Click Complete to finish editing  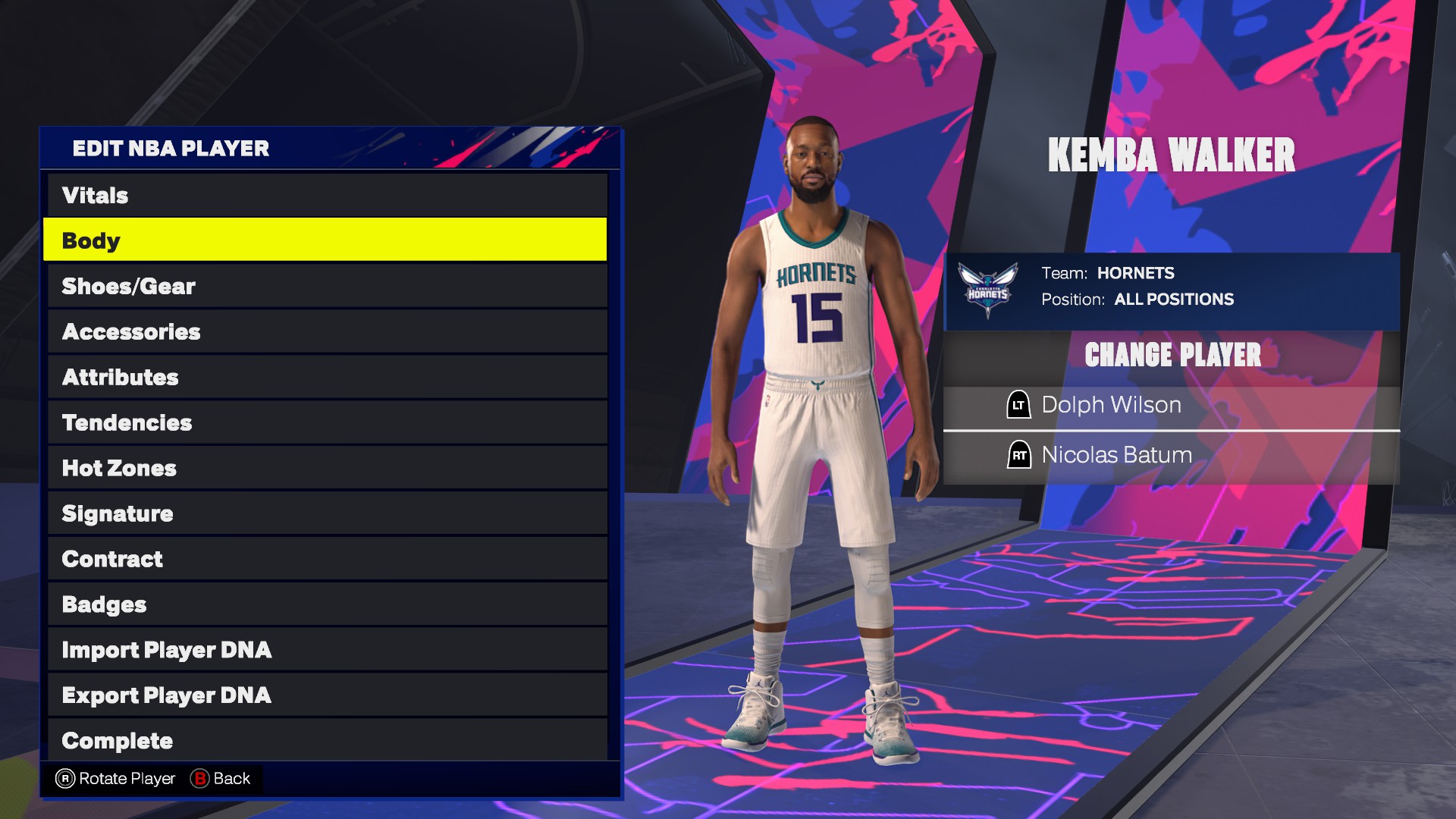click(326, 739)
